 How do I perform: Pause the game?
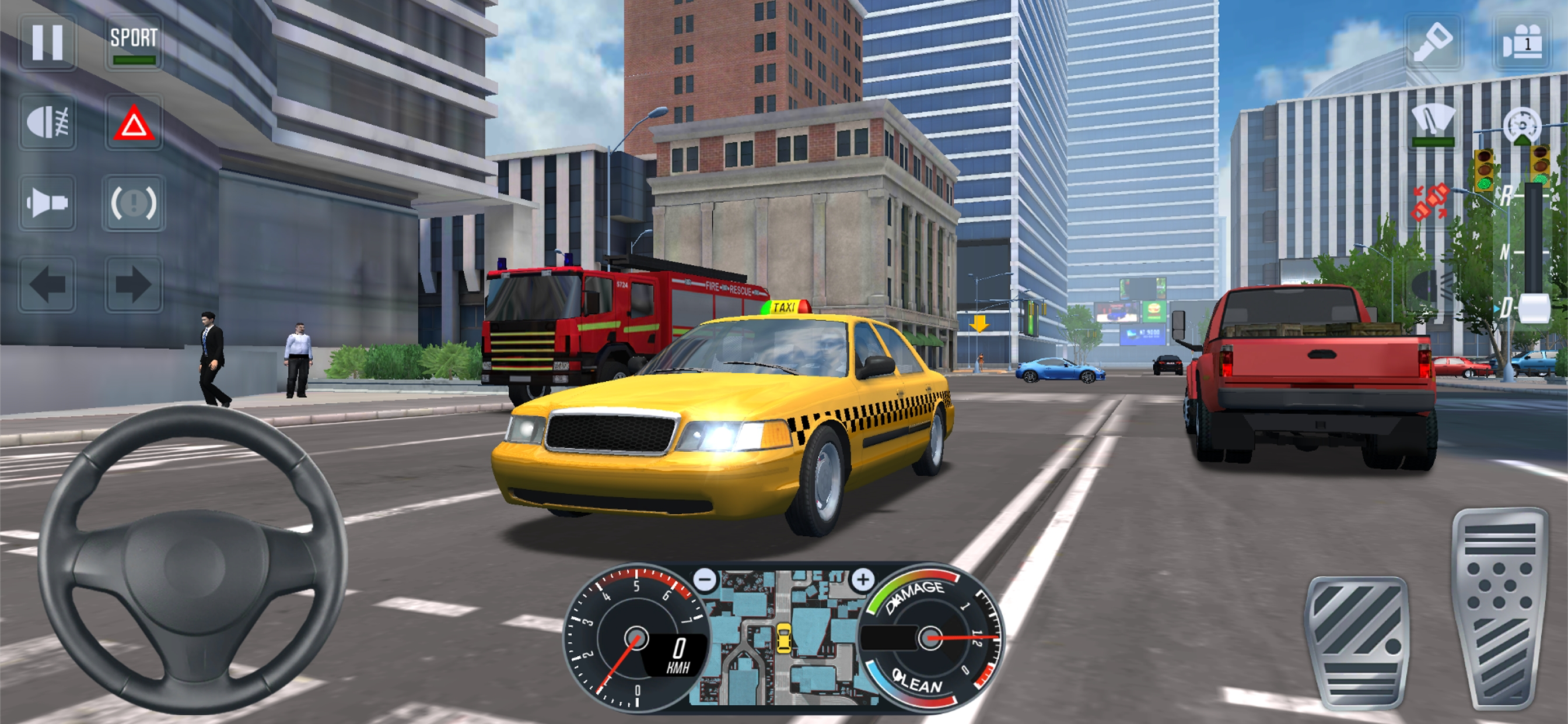pos(47,43)
